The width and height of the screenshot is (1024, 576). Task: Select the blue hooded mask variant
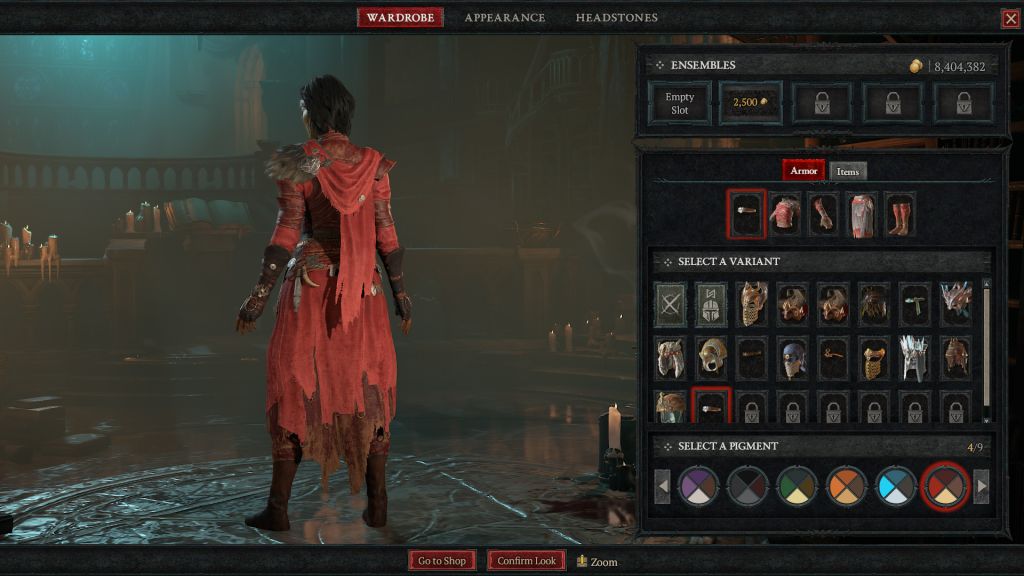coord(793,357)
